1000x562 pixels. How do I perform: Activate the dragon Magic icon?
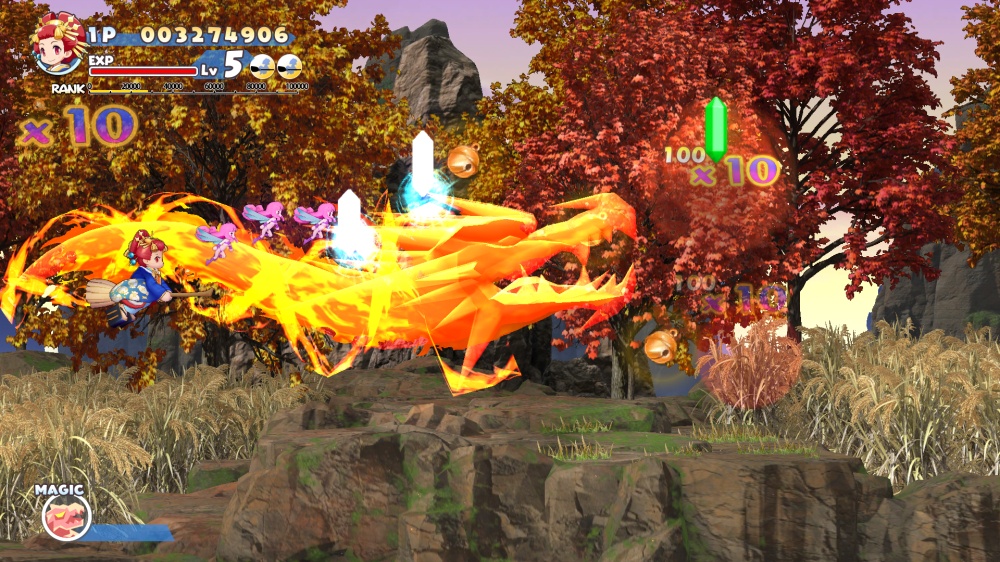(x=66, y=517)
